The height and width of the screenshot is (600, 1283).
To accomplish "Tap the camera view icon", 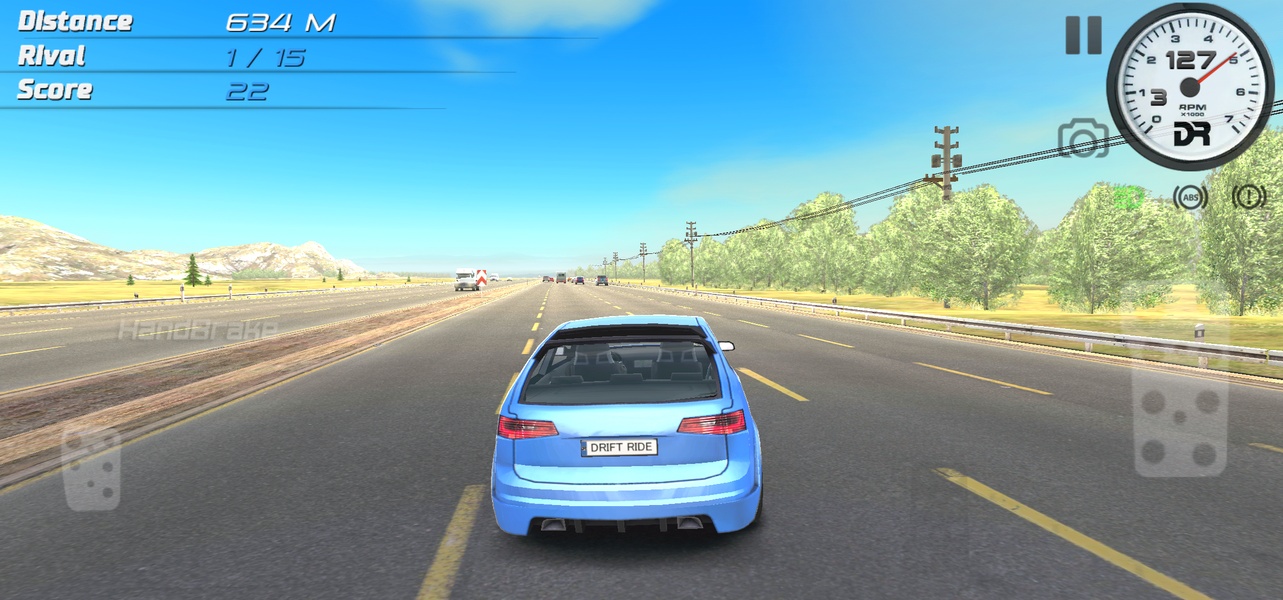I will tap(1083, 138).
